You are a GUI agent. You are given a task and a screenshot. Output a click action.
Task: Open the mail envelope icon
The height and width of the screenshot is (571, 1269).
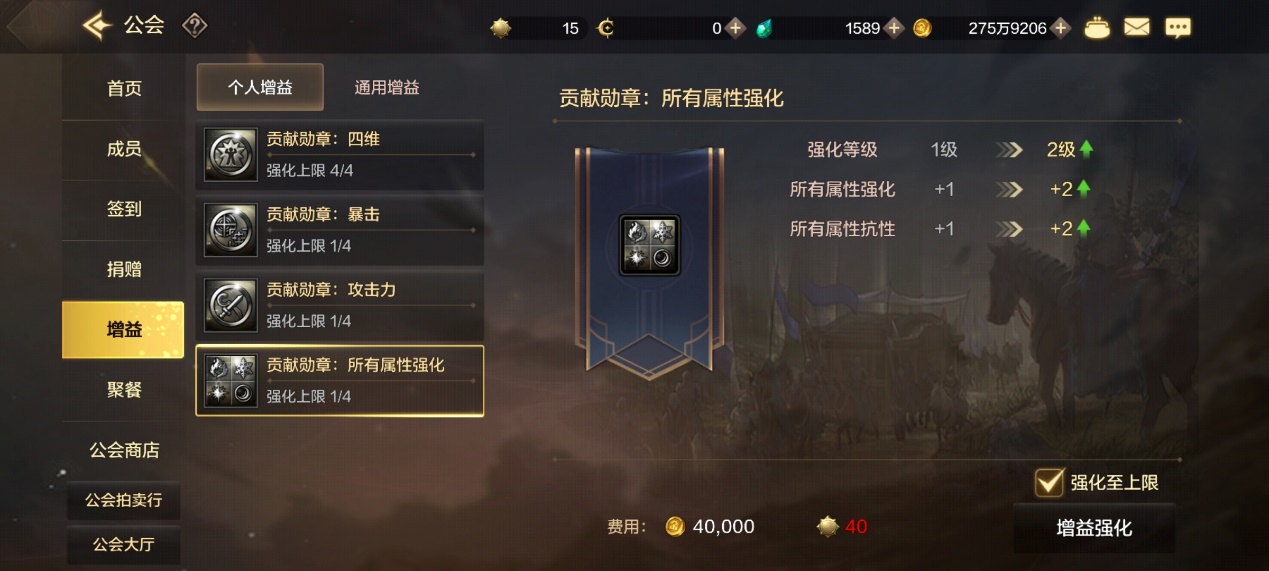[1137, 28]
